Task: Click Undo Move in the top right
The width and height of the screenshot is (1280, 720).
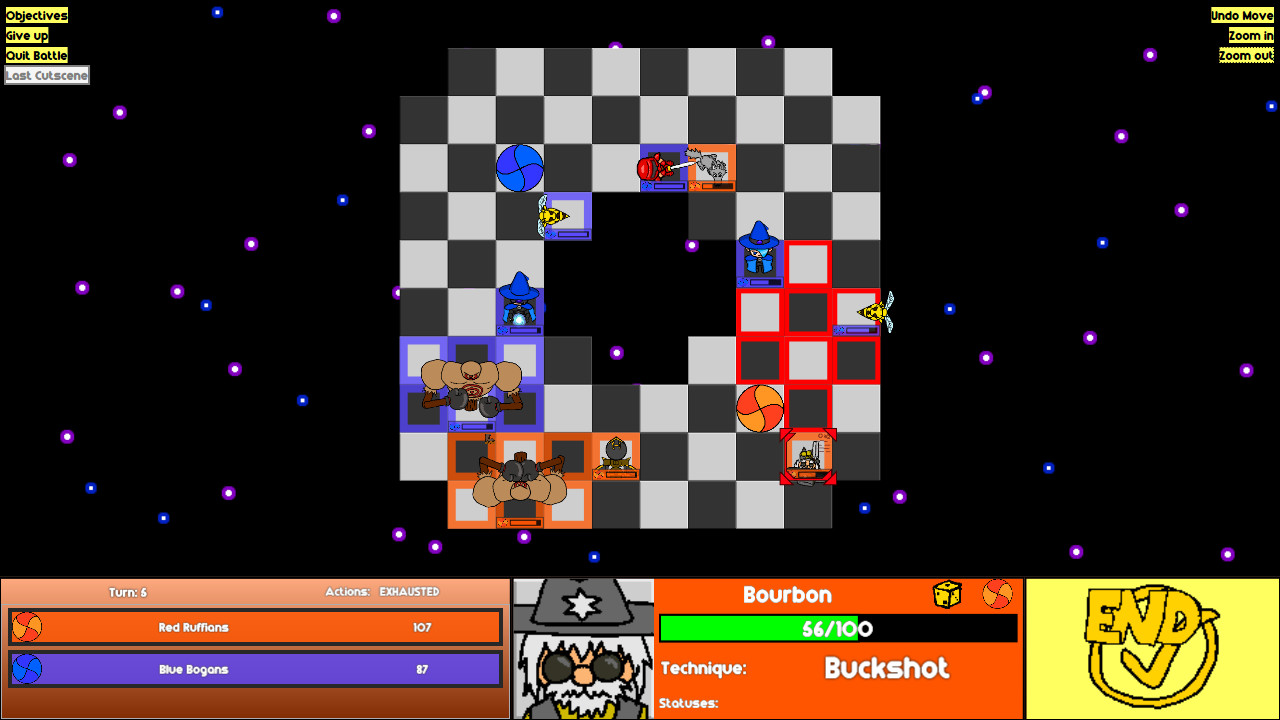Action: click(1243, 15)
